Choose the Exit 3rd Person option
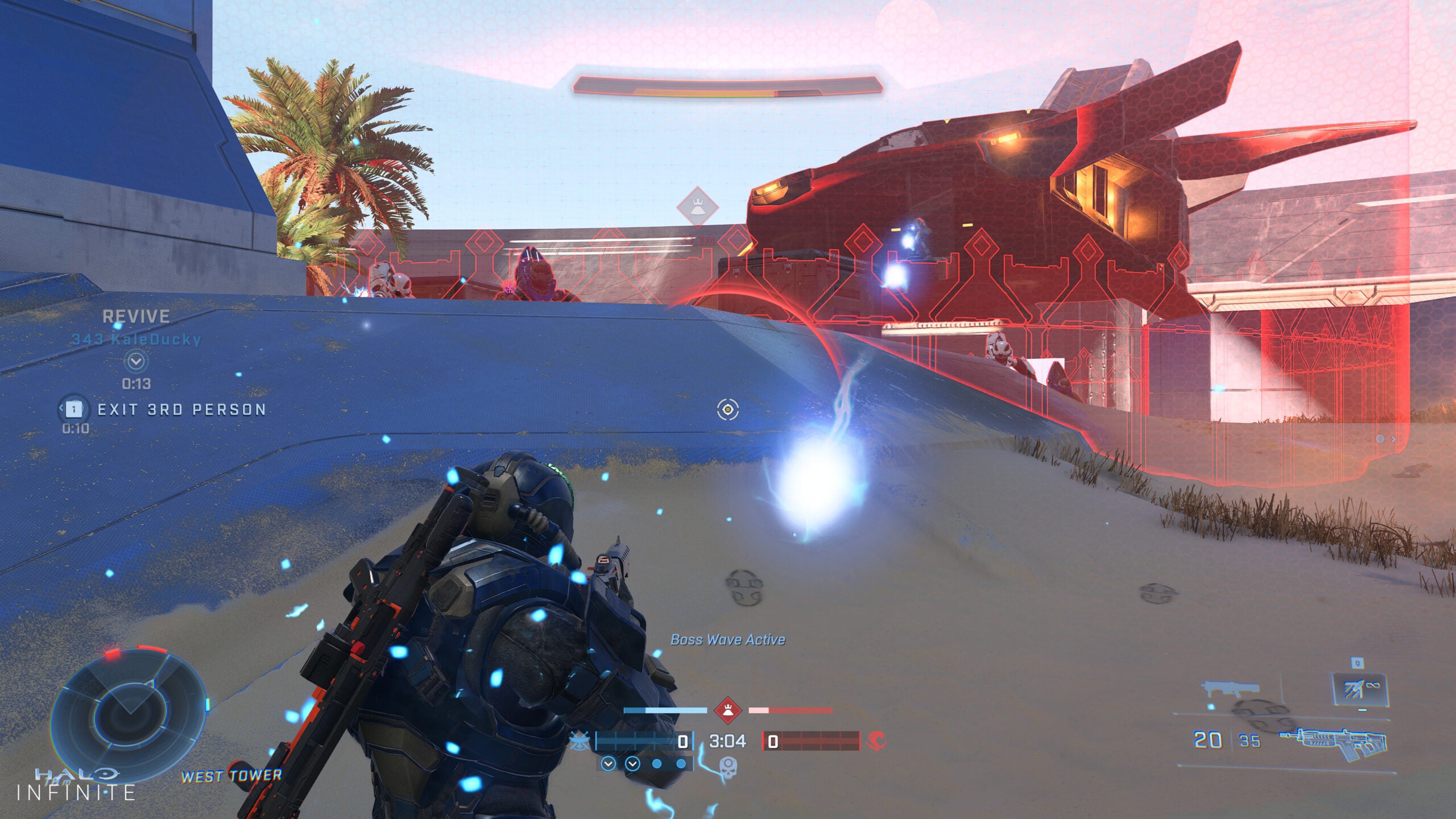 pyautogui.click(x=181, y=409)
